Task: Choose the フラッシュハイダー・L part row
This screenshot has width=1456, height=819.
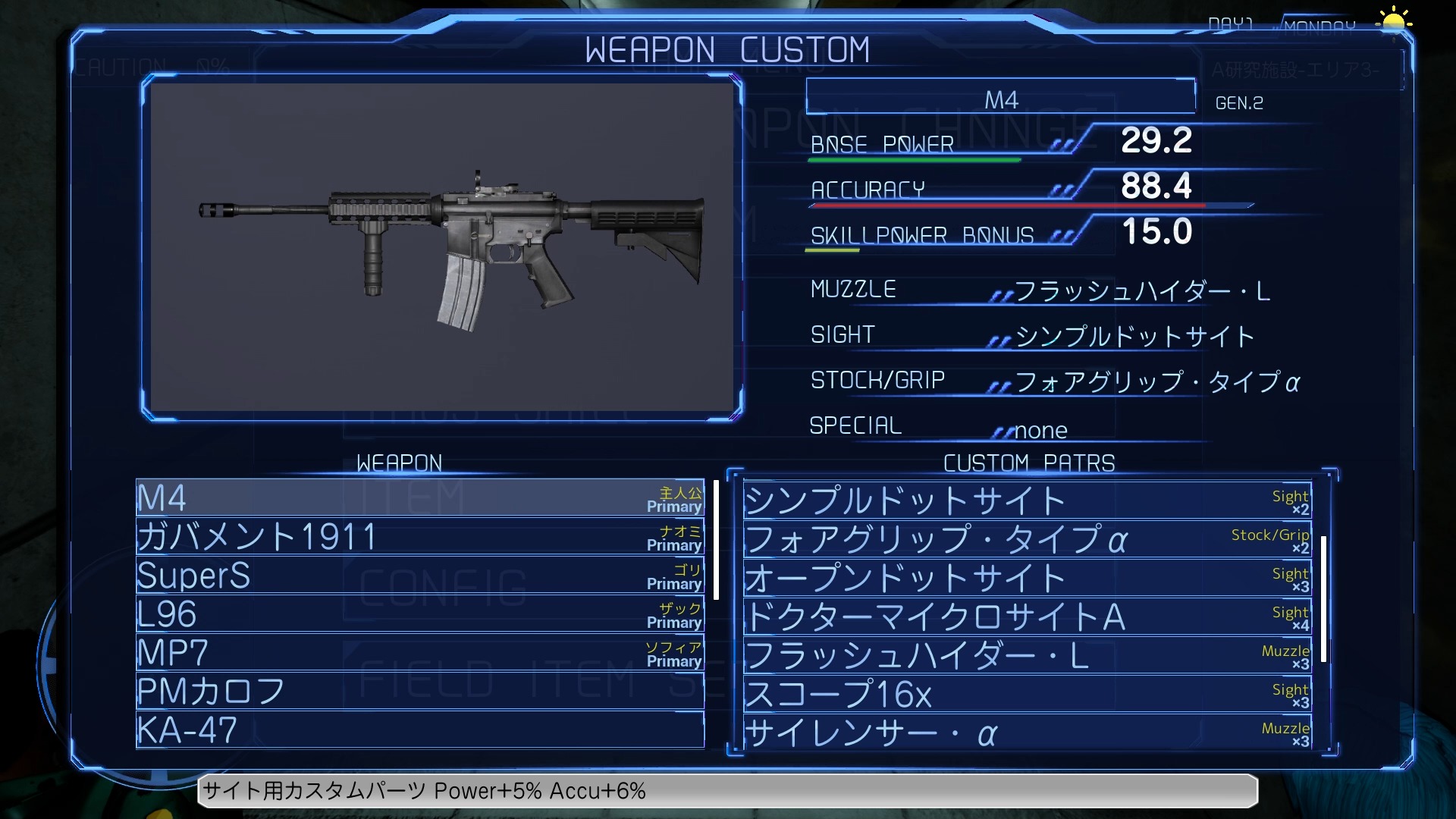Action: click(1027, 655)
